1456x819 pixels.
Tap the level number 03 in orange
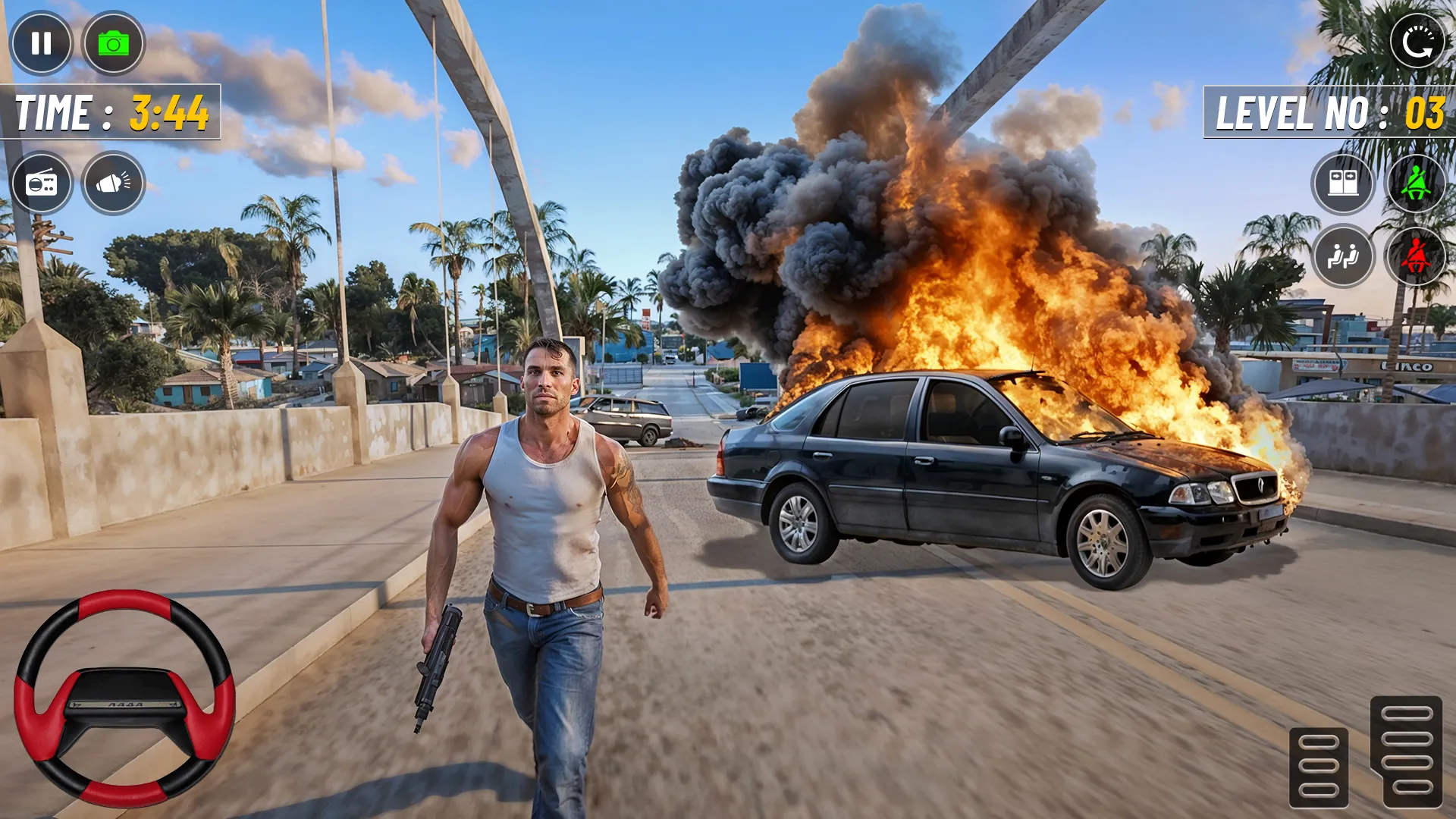[1425, 114]
